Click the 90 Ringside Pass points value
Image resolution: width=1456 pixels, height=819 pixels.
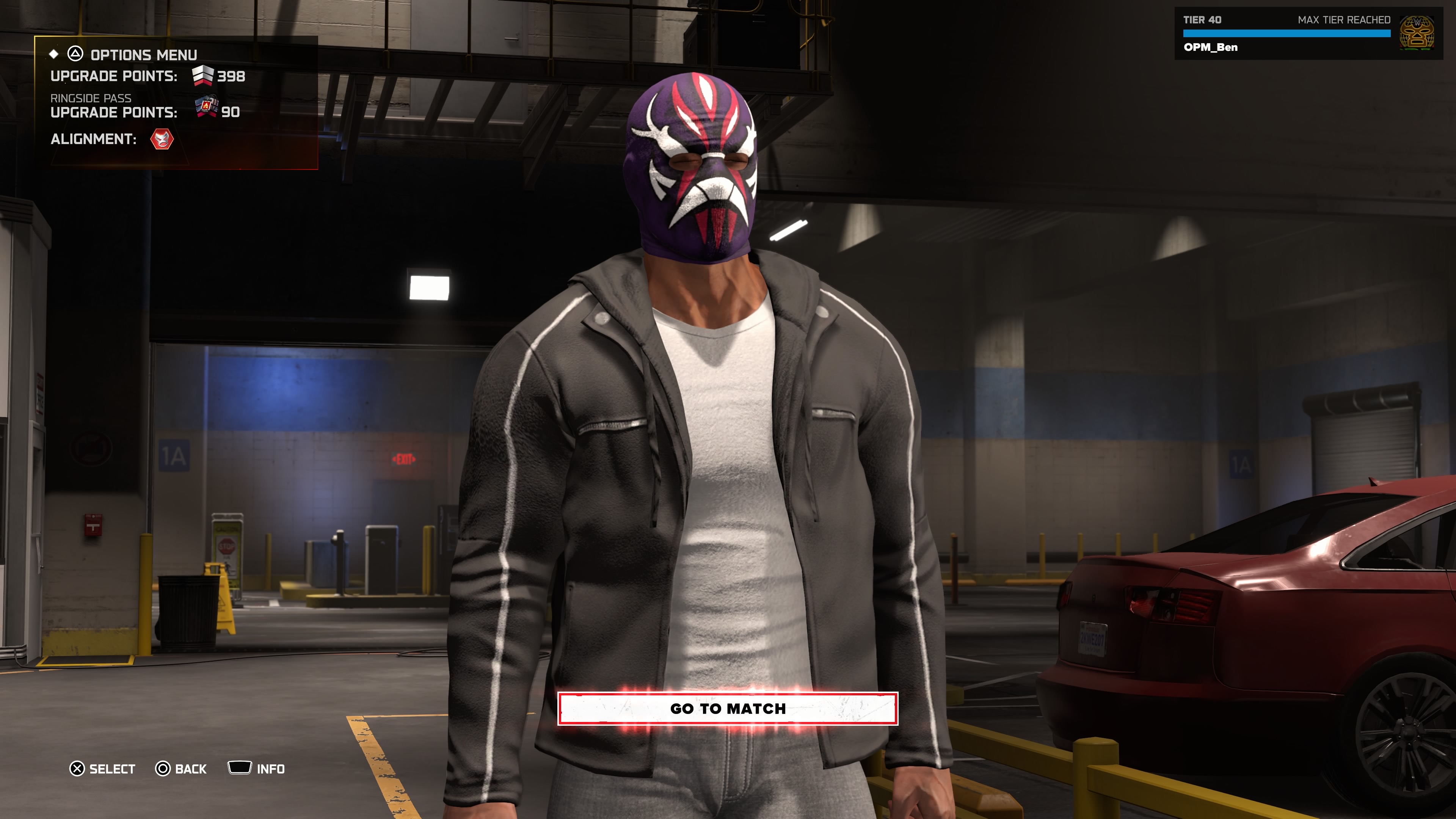(231, 112)
